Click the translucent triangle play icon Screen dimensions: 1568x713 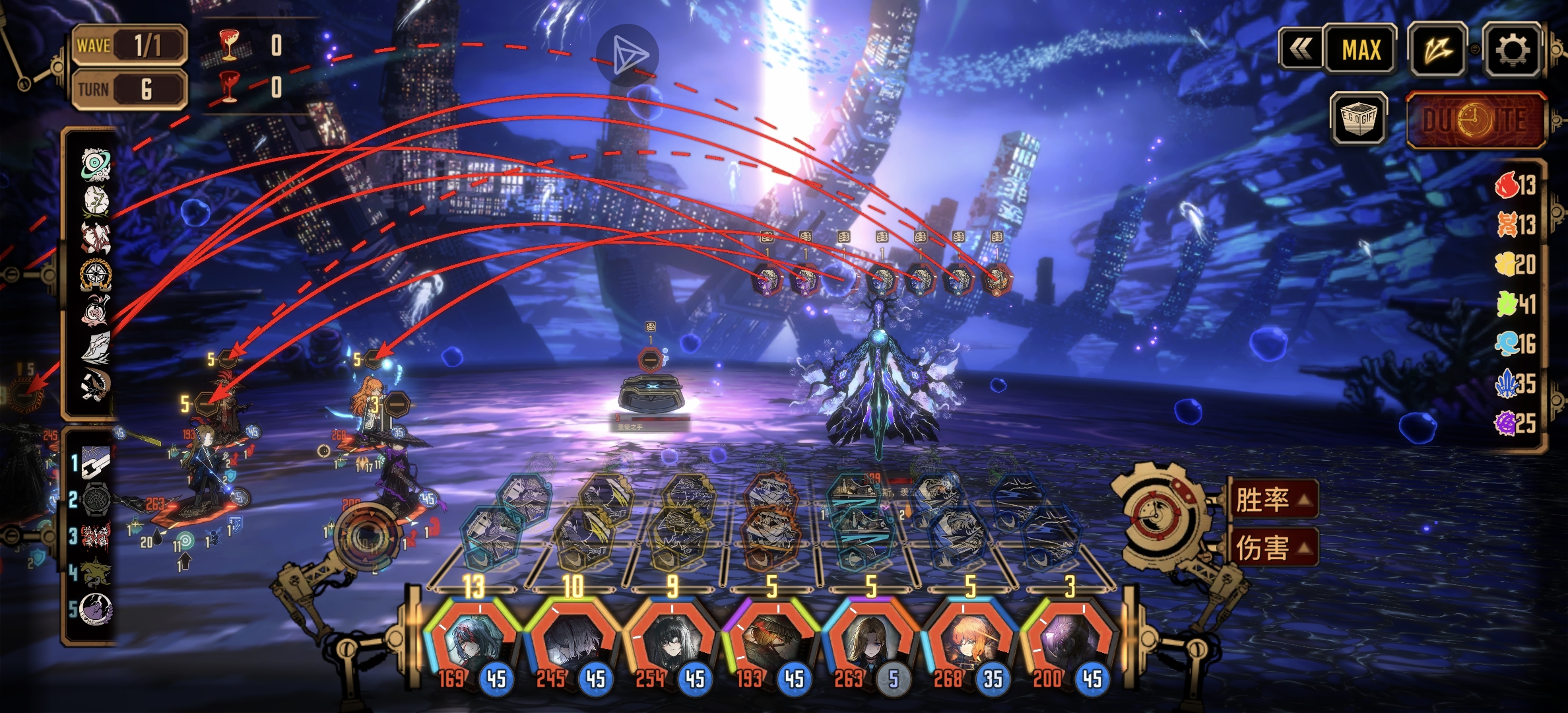(x=626, y=55)
